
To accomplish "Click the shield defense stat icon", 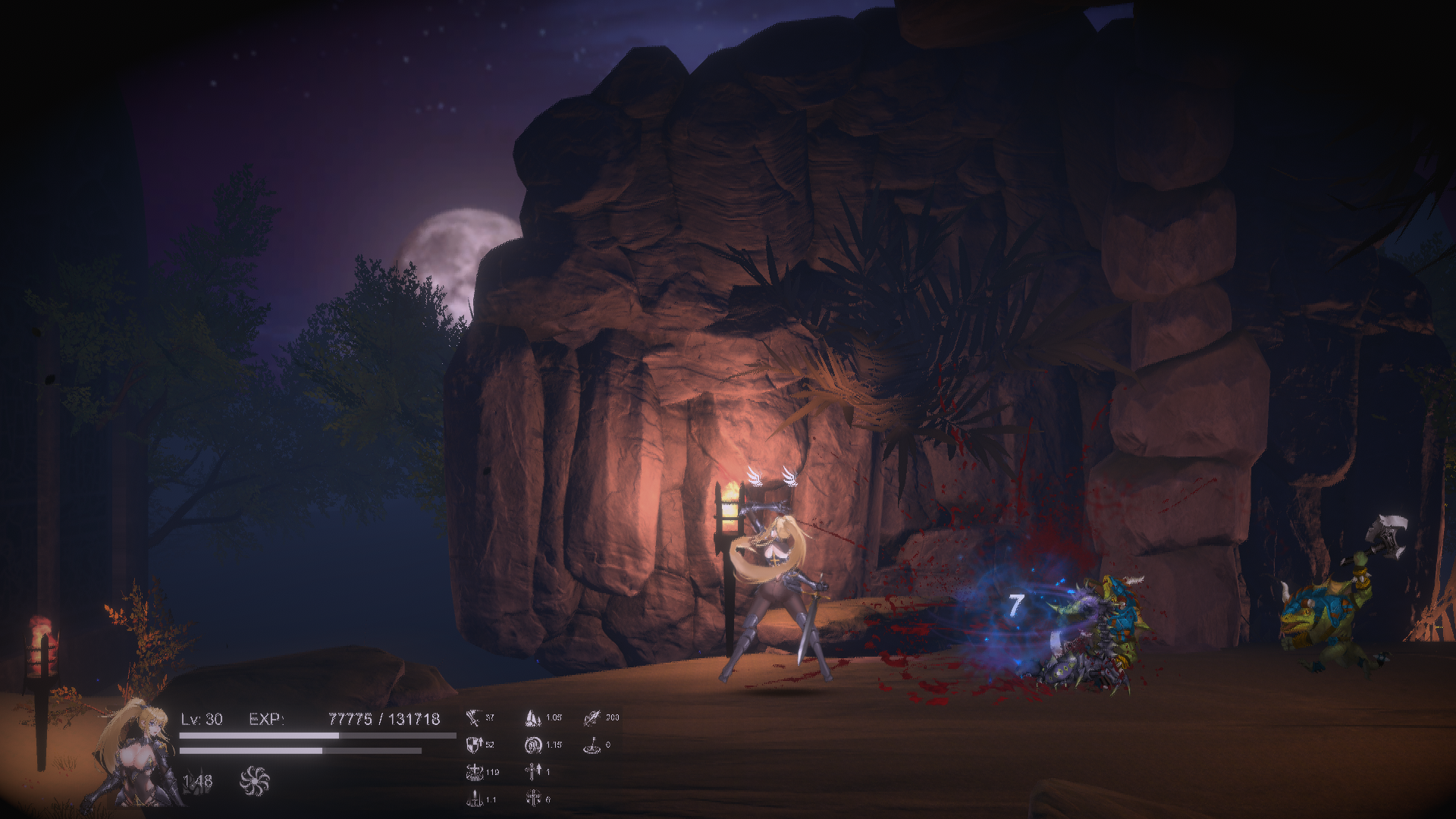I will [x=473, y=745].
